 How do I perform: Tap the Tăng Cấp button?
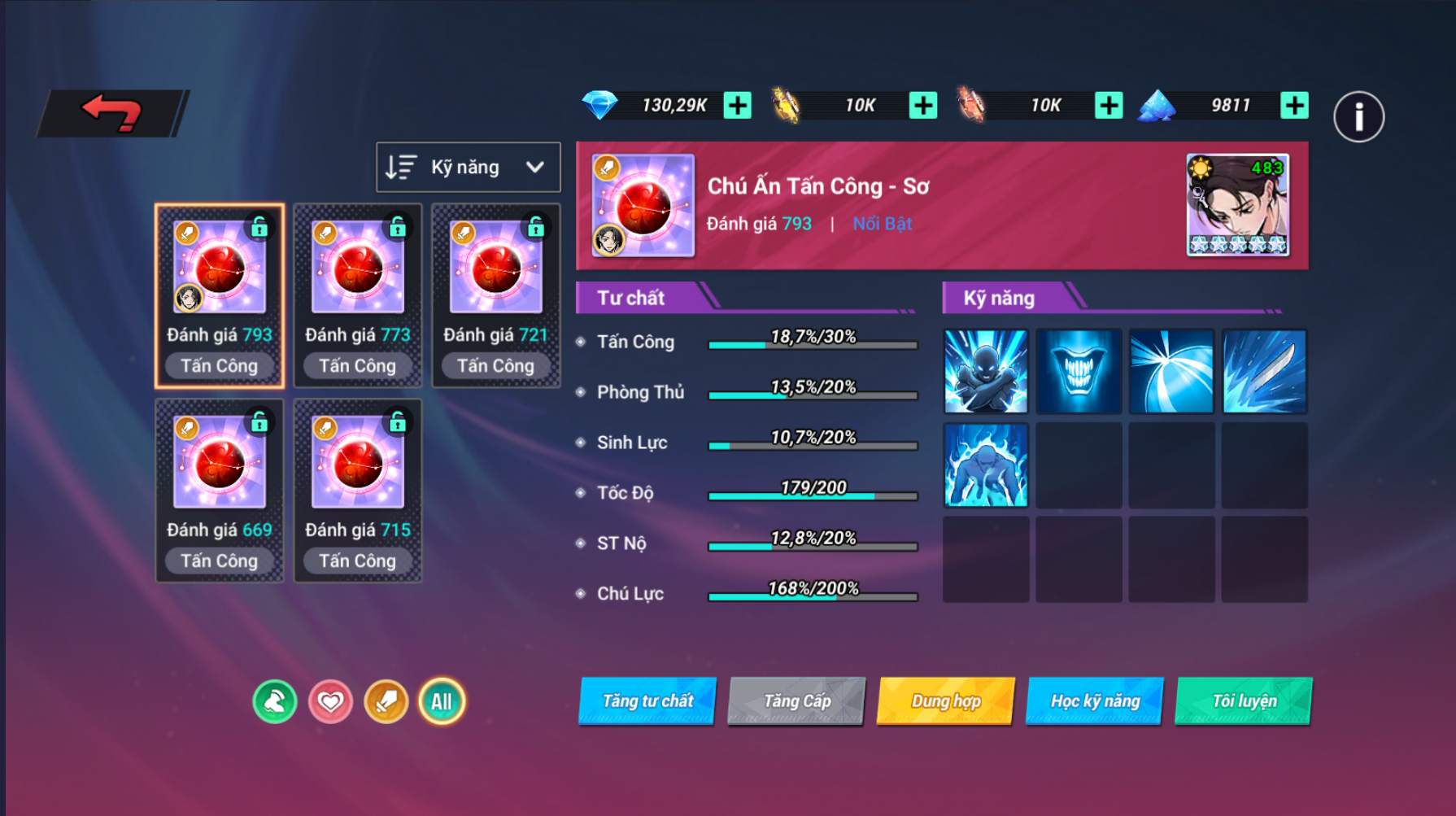[796, 700]
